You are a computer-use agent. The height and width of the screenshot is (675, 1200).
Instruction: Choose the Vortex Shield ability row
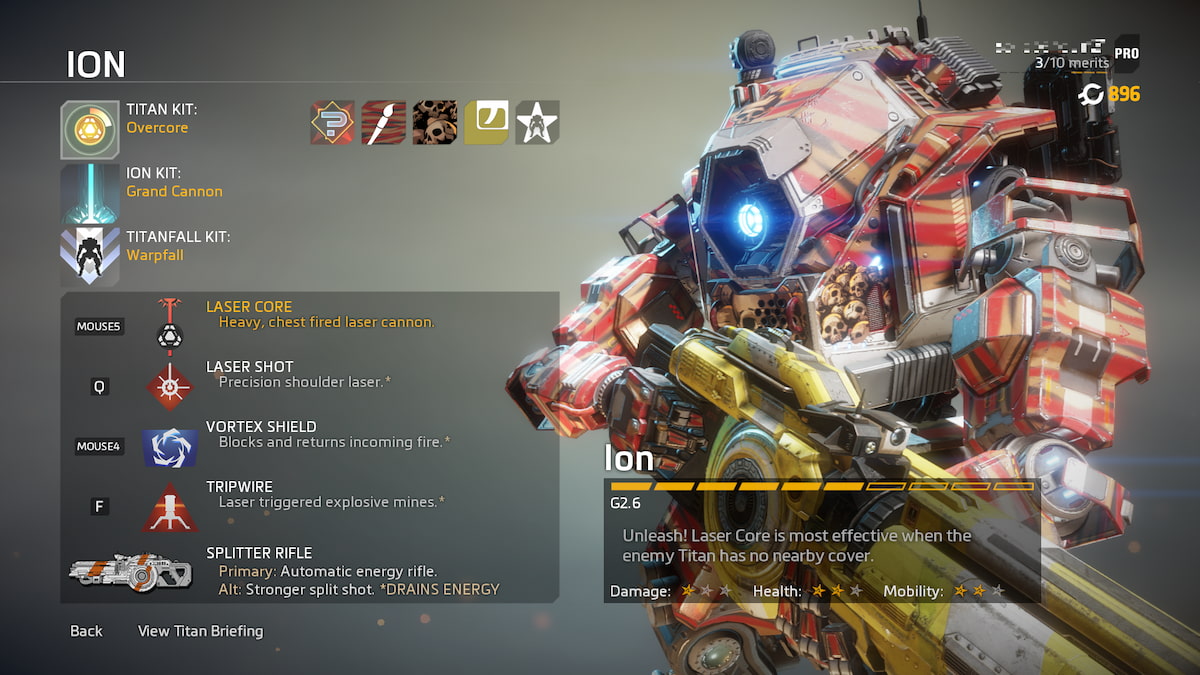(x=310, y=435)
